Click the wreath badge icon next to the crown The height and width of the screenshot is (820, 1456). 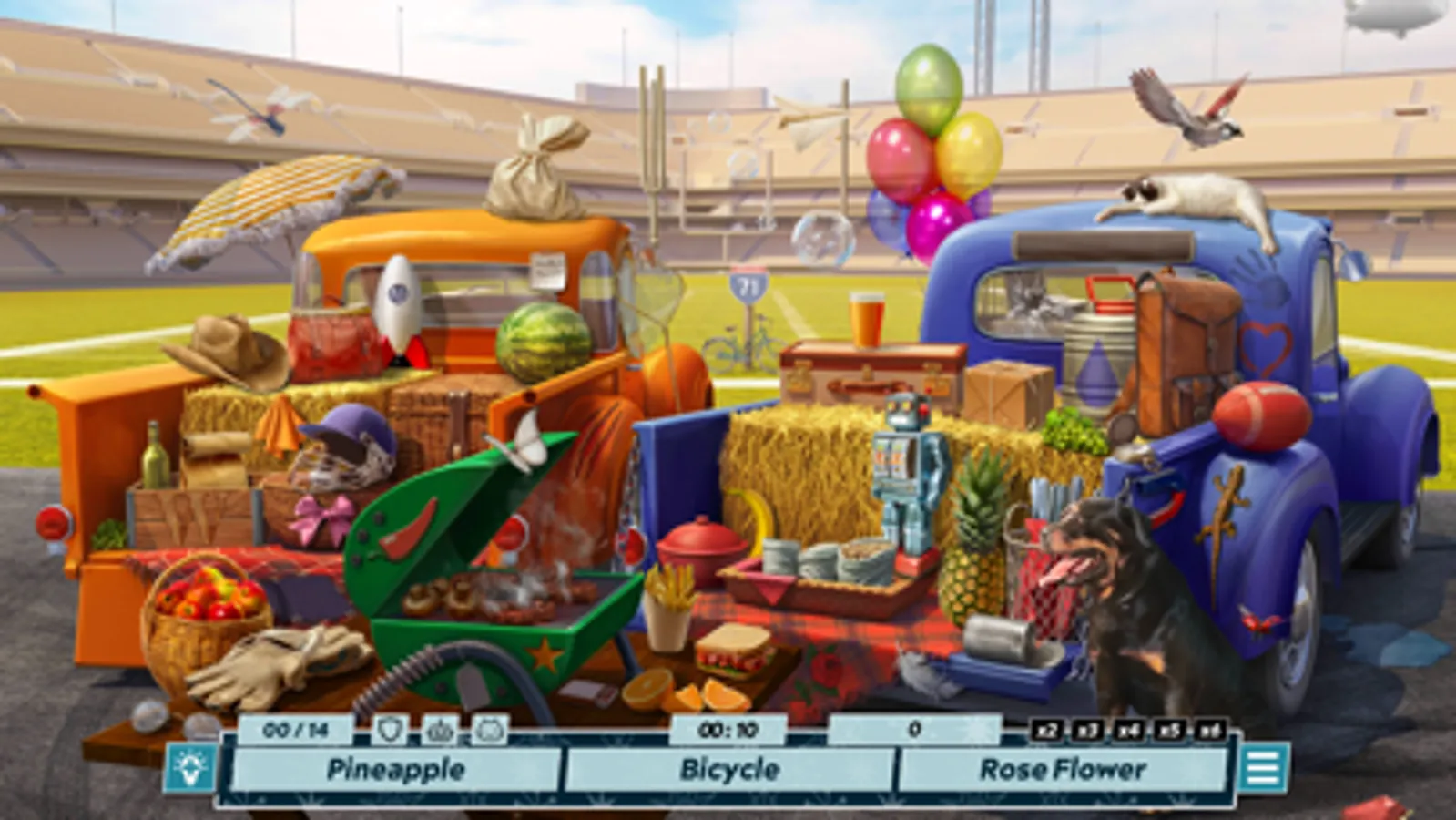(x=488, y=730)
